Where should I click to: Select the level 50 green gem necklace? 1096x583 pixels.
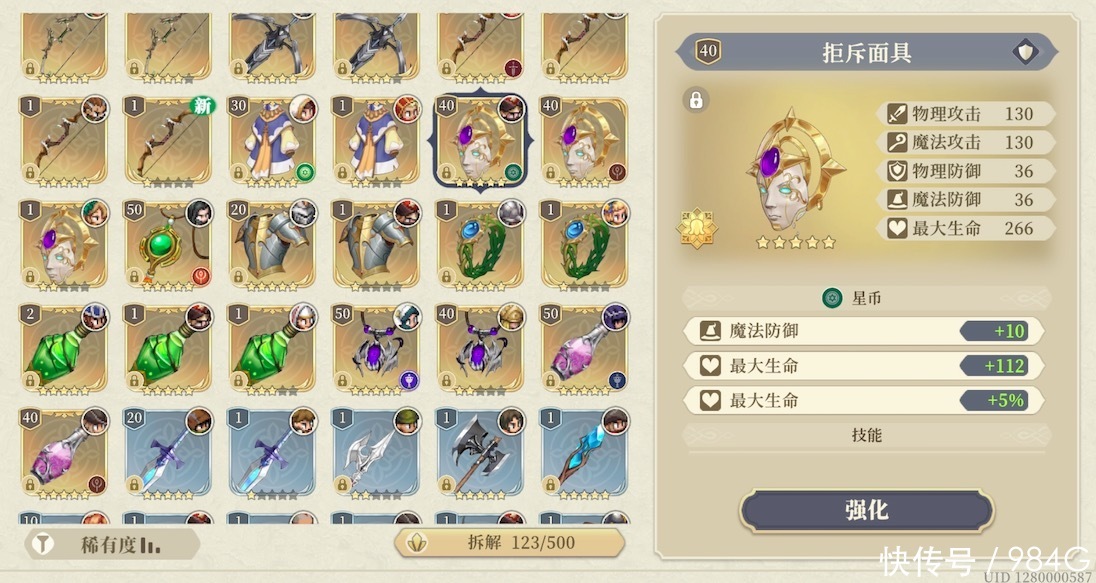[169, 243]
